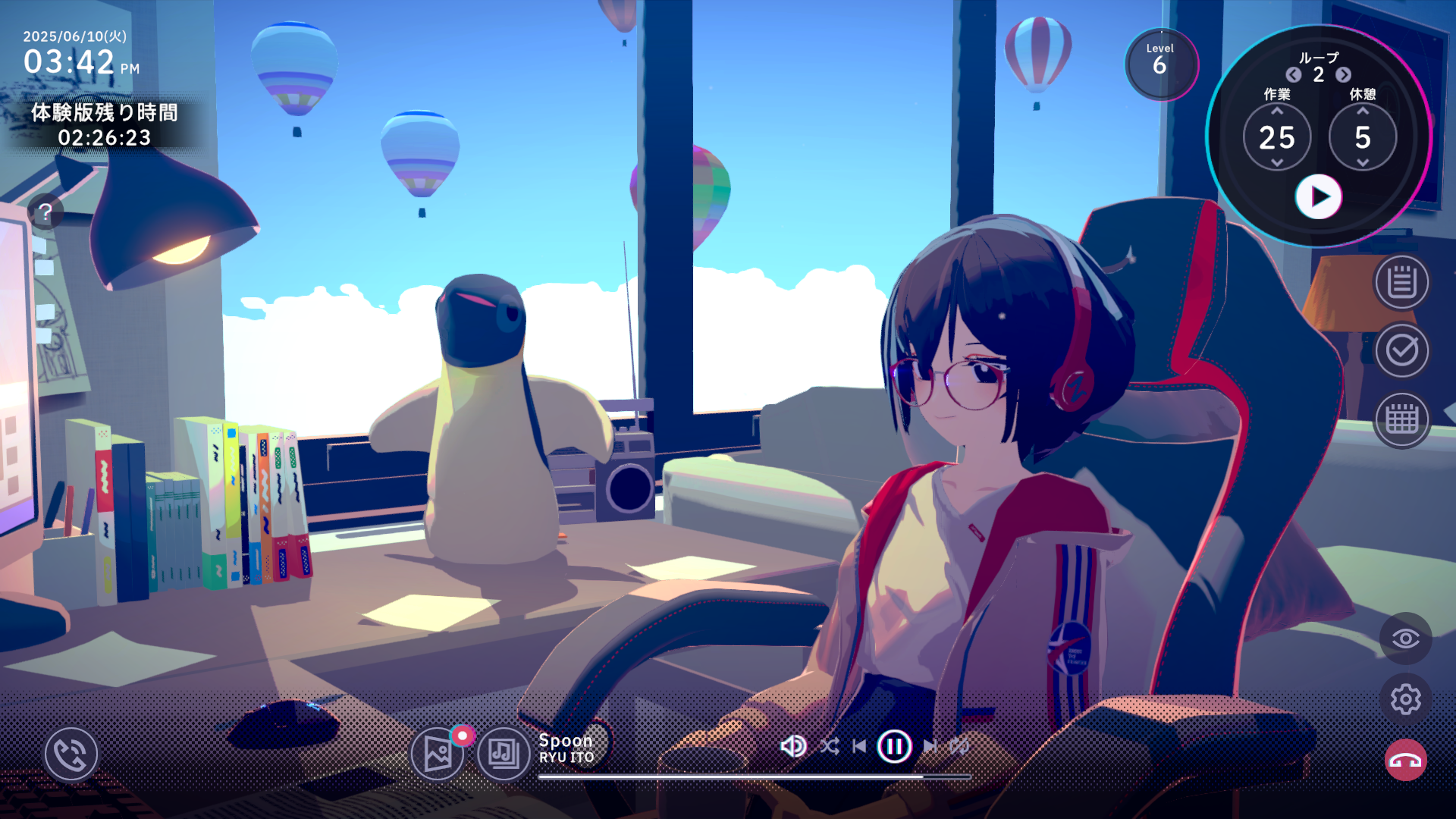This screenshot has height=819, width=1456.
Task: Open the music playlist button
Action: [504, 754]
